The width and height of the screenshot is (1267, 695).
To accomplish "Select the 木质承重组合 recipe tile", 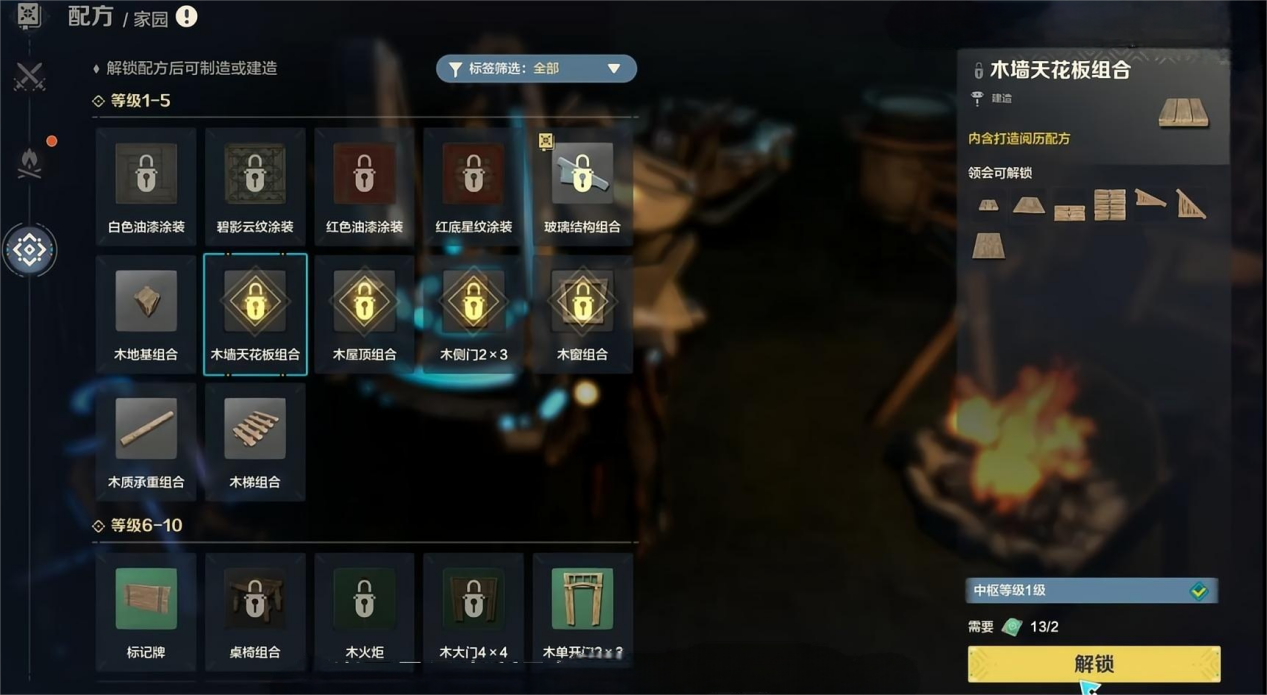I will (146, 441).
